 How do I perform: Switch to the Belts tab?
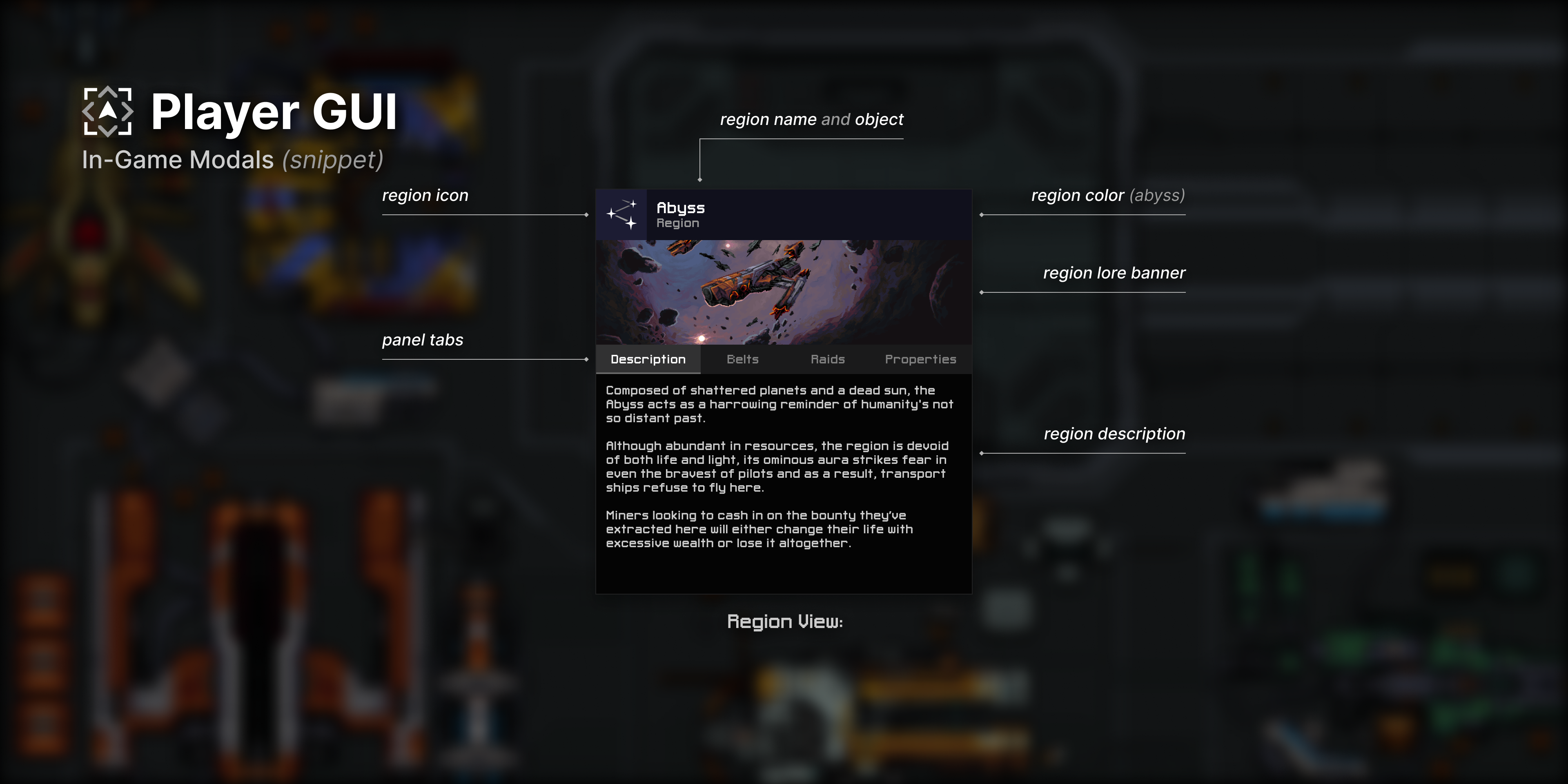click(x=742, y=359)
